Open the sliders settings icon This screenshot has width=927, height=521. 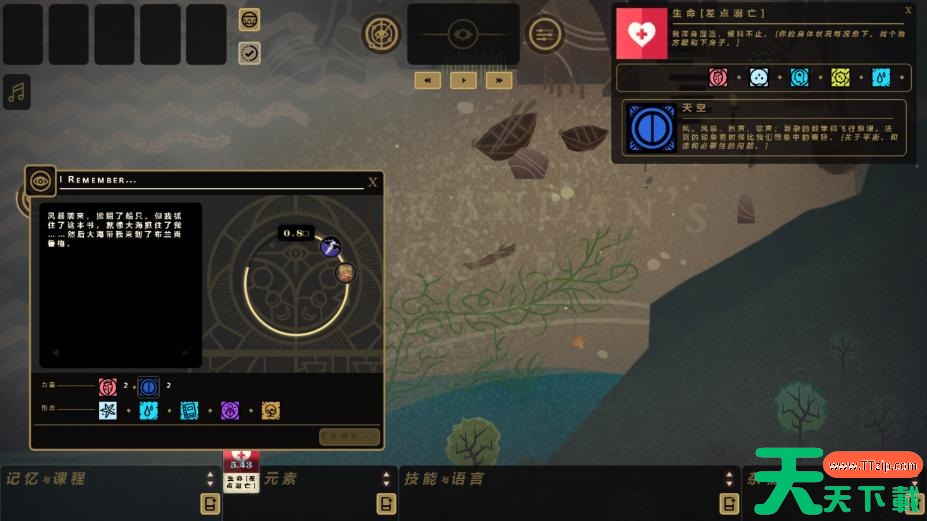pos(544,35)
